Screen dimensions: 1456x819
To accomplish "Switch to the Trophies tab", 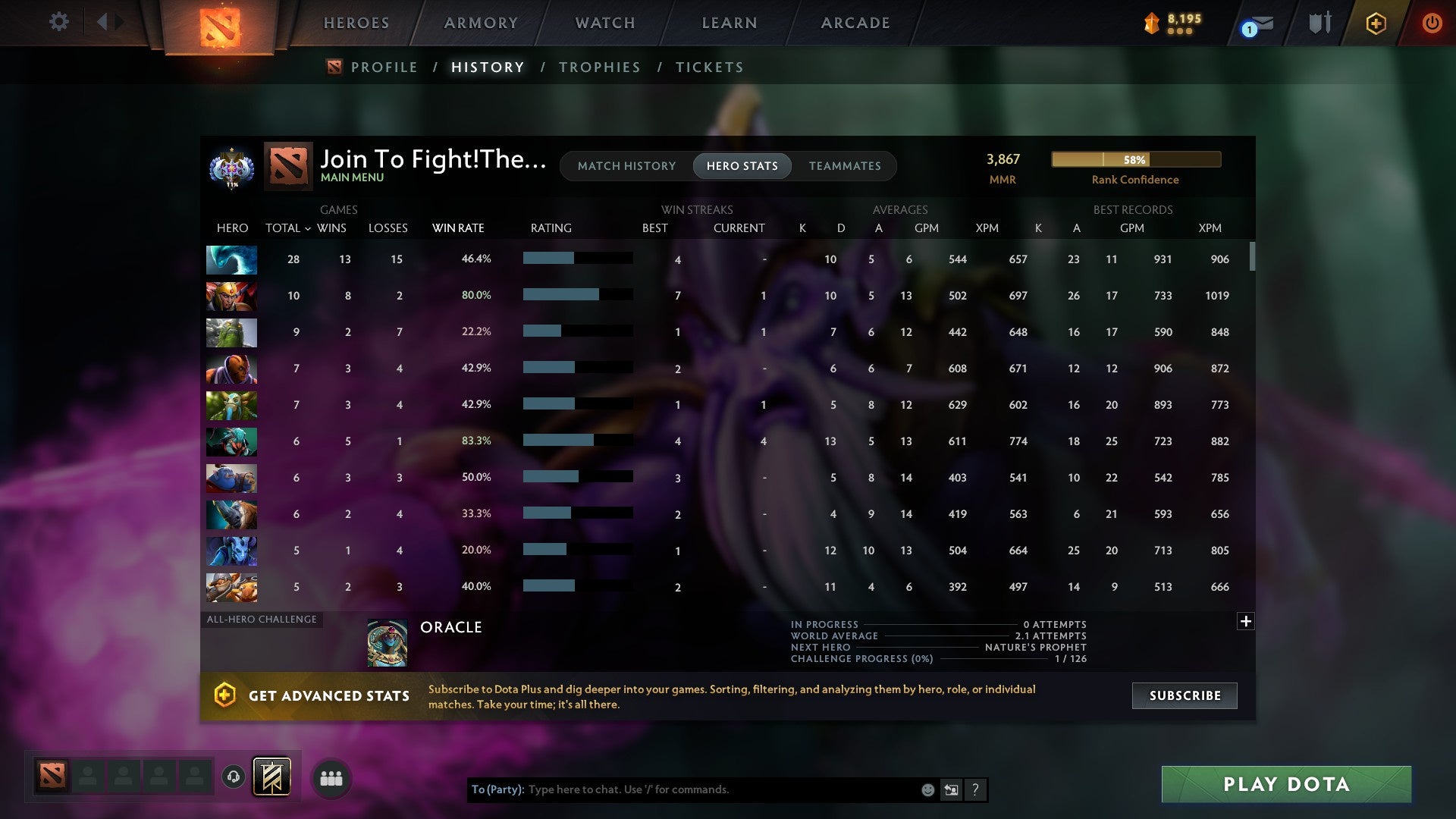I will [x=599, y=67].
